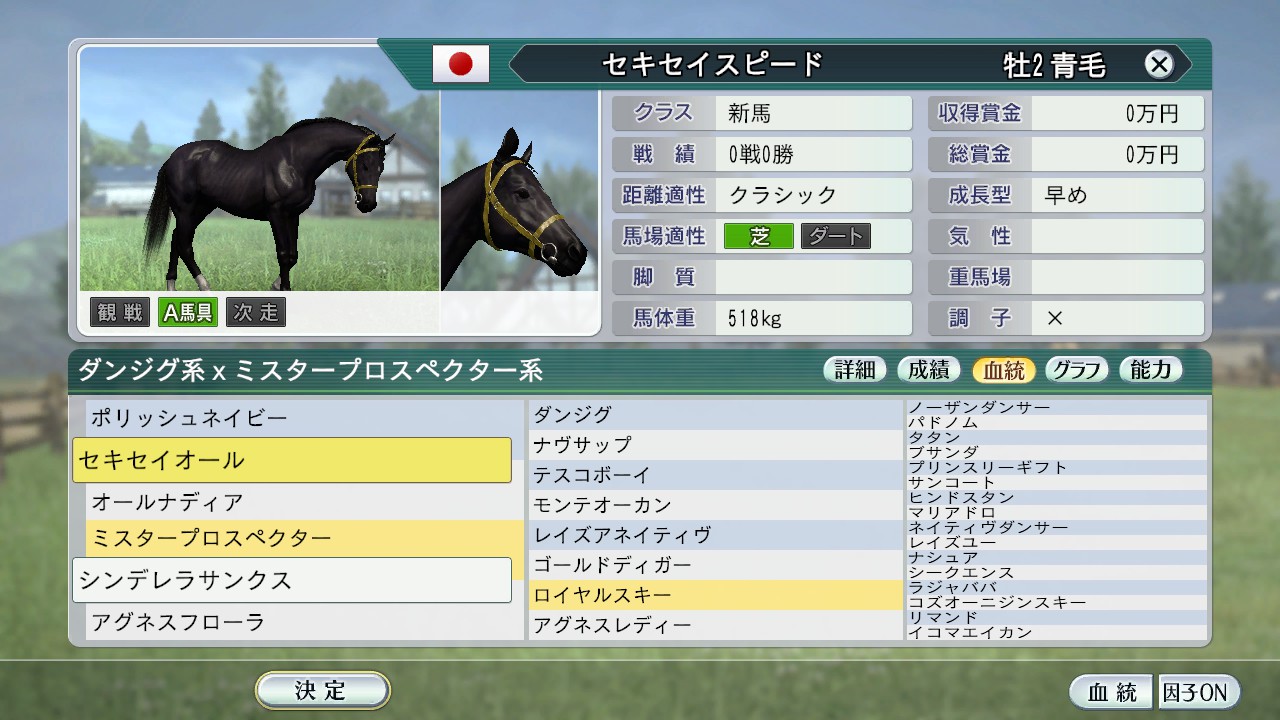
Task: Expand the シンデレラサンクス dam entry
Action: [292, 580]
